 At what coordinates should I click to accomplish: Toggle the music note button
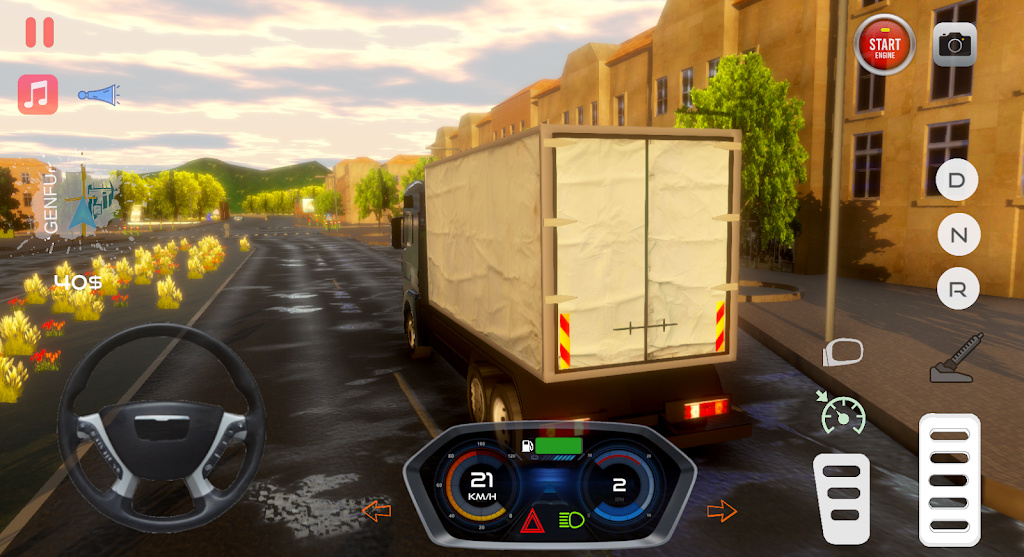(38, 95)
